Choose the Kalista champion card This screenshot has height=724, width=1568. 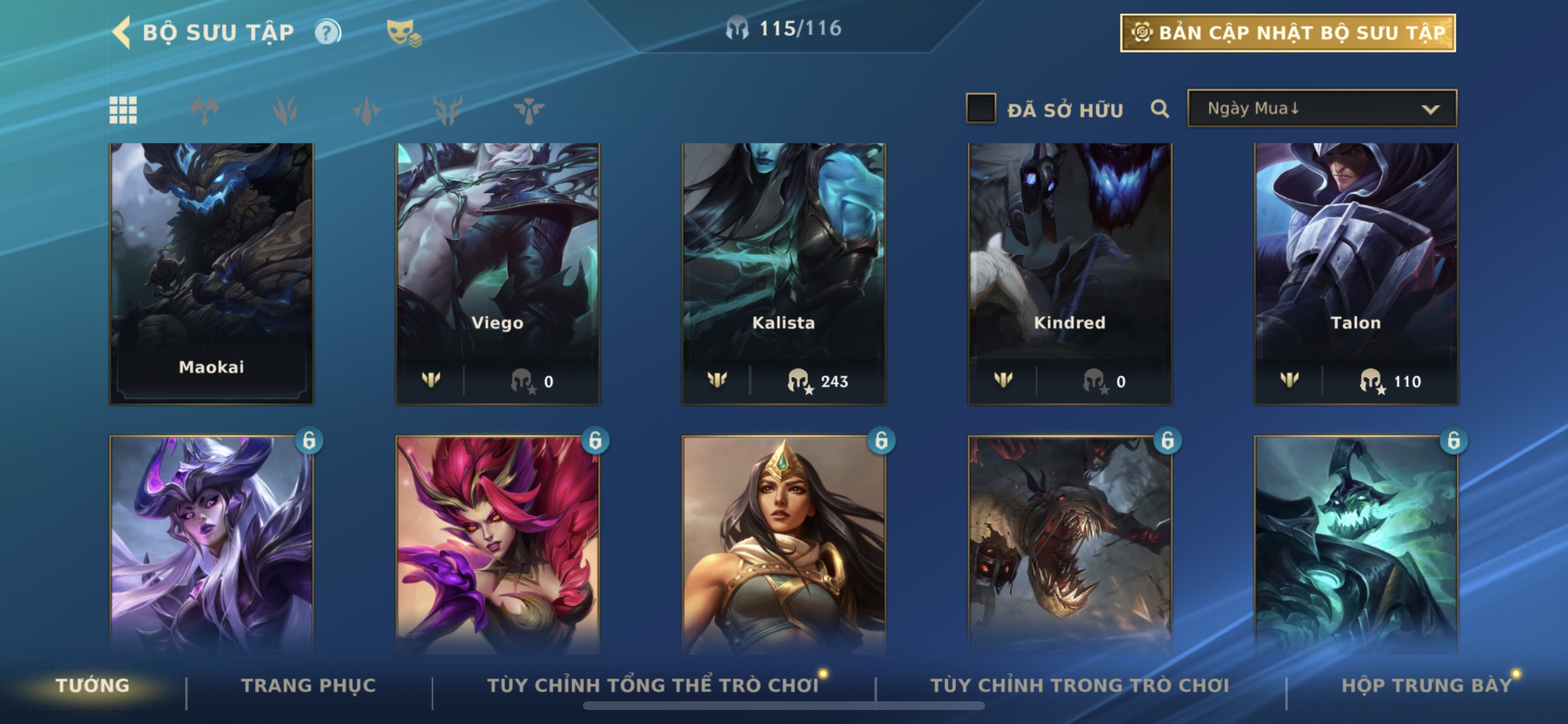coord(783,273)
